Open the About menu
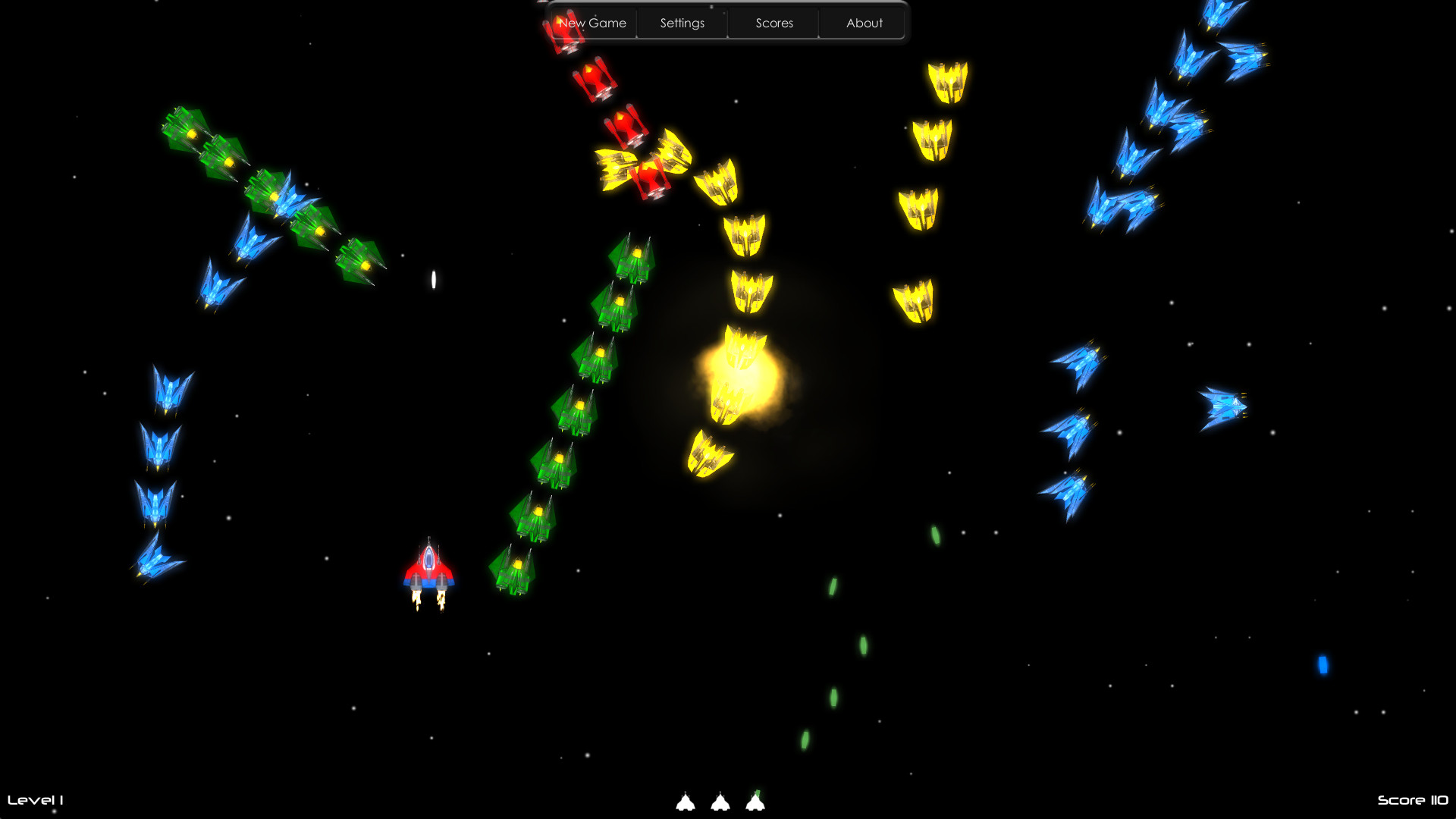This screenshot has width=1456, height=819. coord(864,23)
